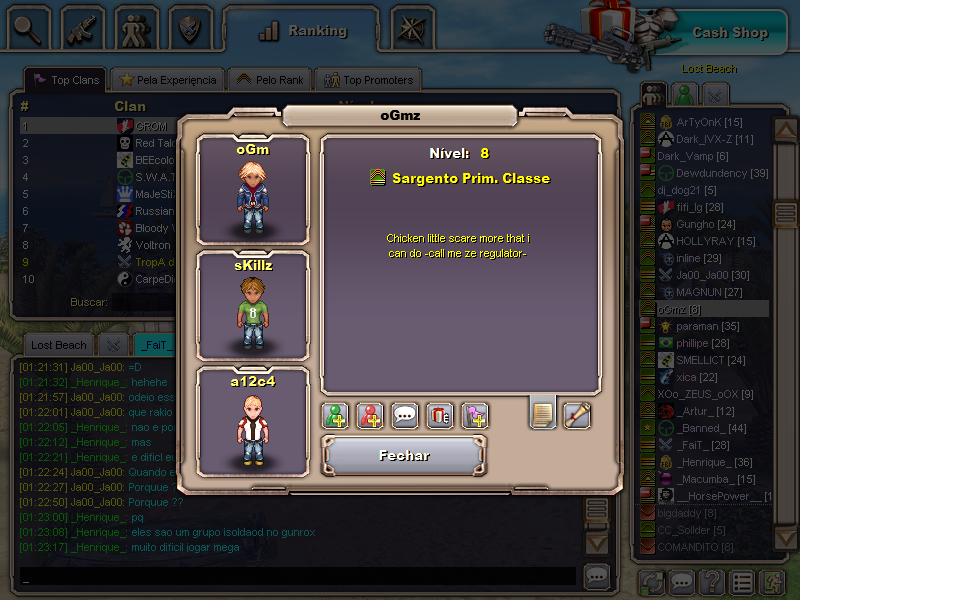Click the pink flag with plus icon

[x=474, y=415]
